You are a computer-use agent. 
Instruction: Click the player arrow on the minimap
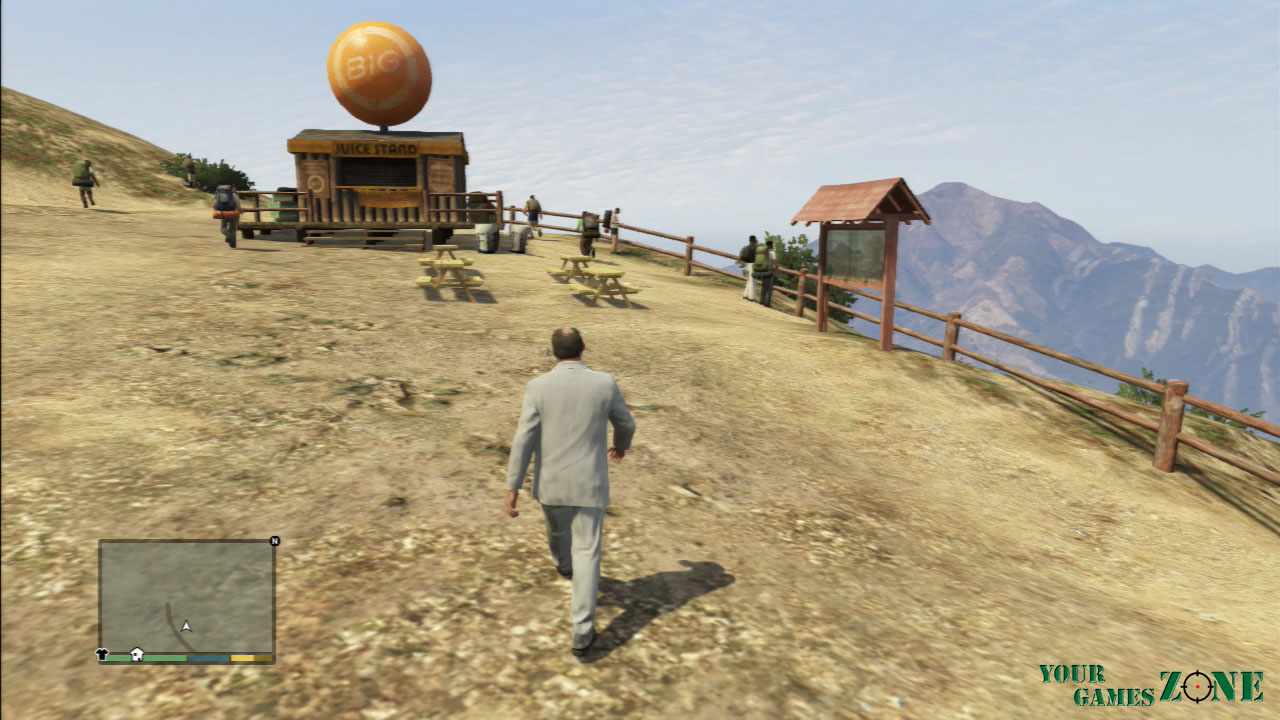coord(186,627)
